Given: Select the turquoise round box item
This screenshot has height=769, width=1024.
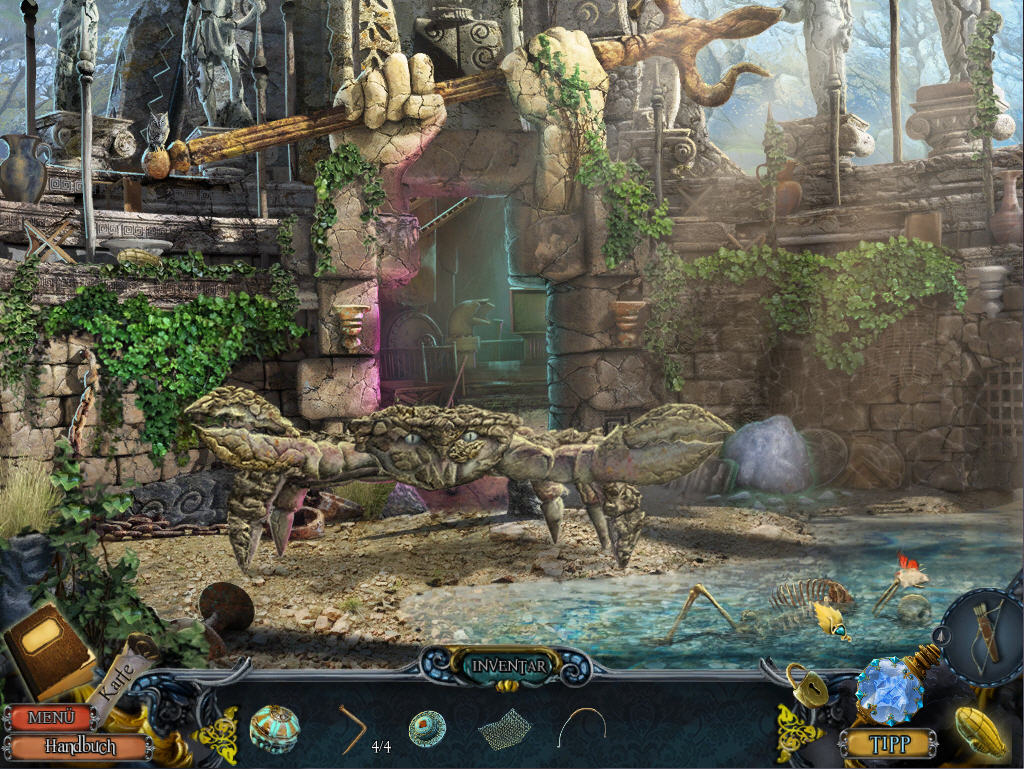Looking at the screenshot, I should (x=274, y=728).
